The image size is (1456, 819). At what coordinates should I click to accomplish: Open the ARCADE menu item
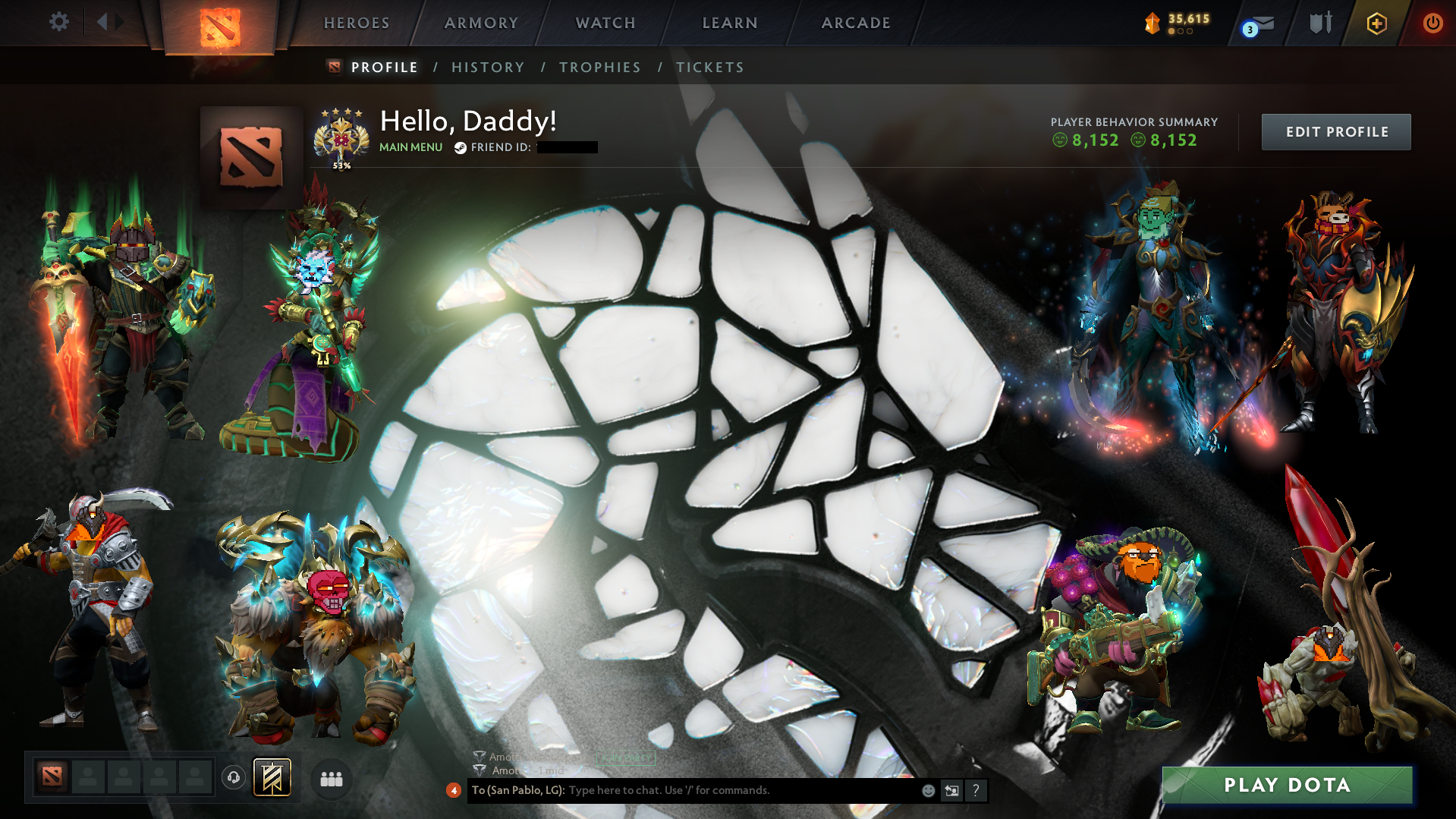pos(856,23)
